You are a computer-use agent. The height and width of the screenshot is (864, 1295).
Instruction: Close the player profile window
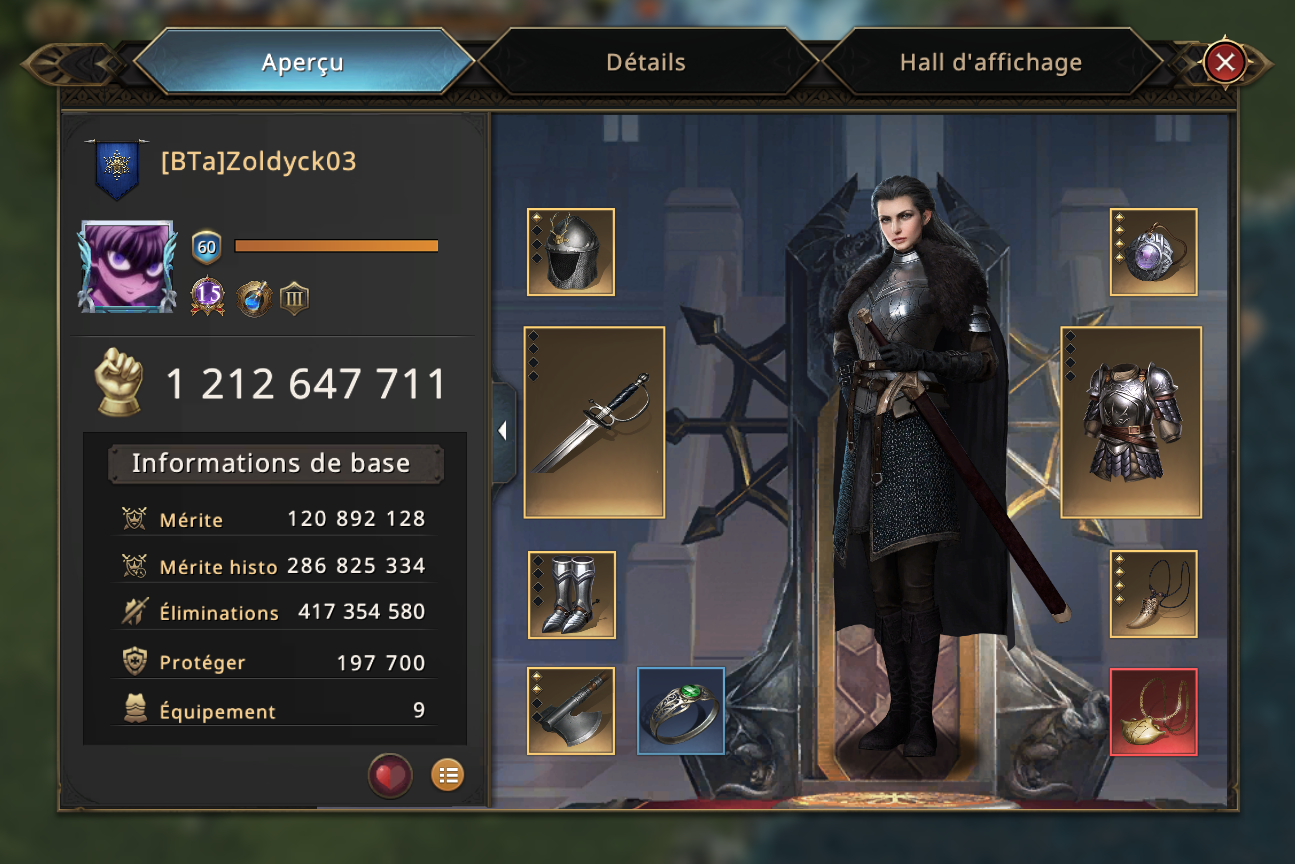pyautogui.click(x=1224, y=63)
